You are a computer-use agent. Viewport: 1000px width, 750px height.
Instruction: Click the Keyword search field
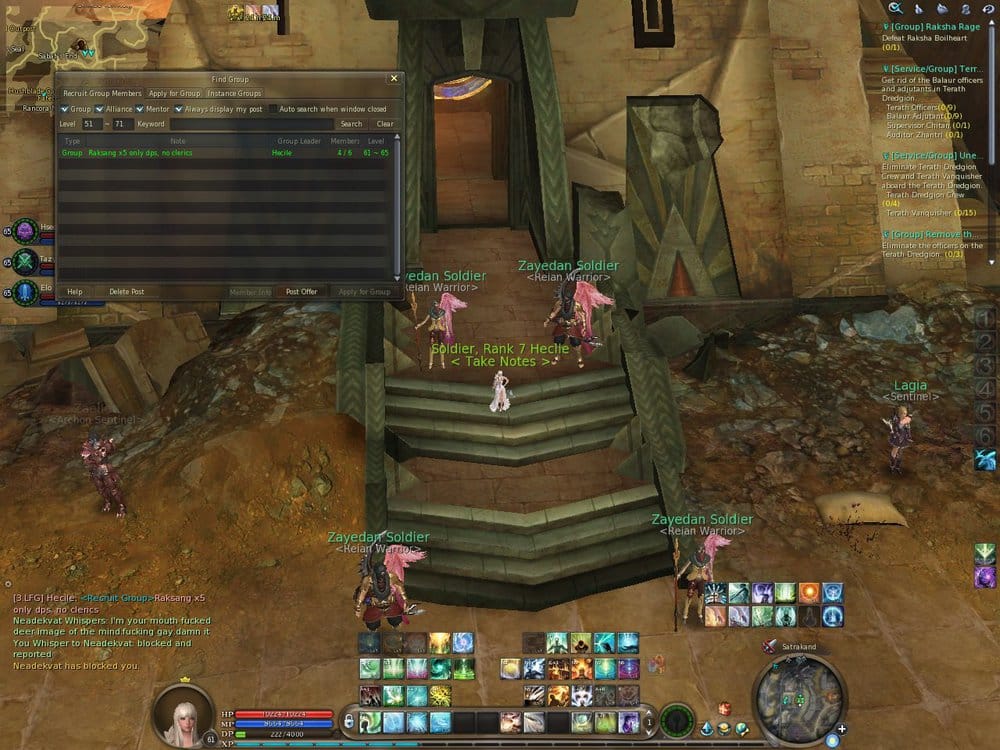coord(250,124)
